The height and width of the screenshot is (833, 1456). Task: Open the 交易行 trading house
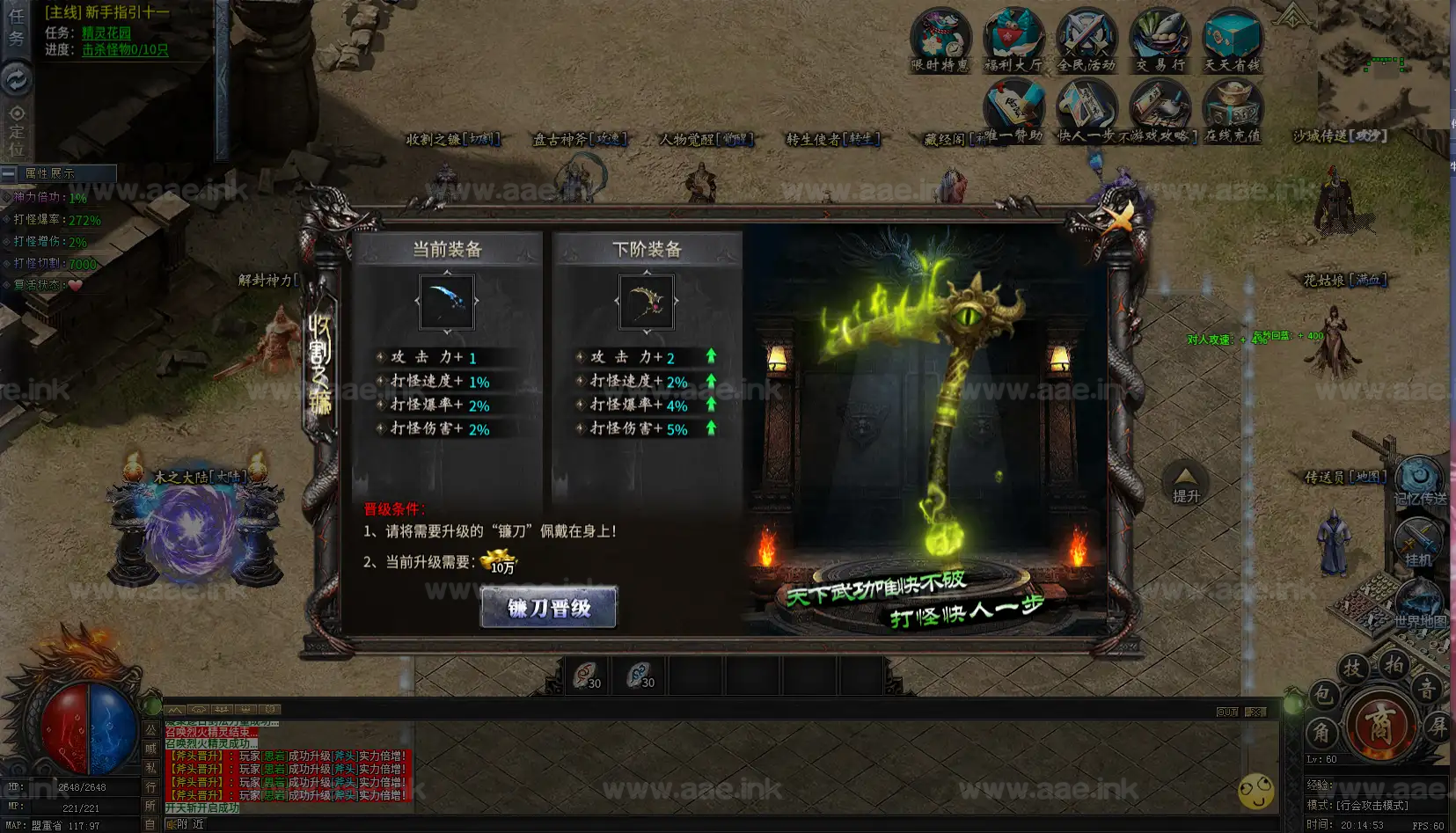click(1160, 40)
